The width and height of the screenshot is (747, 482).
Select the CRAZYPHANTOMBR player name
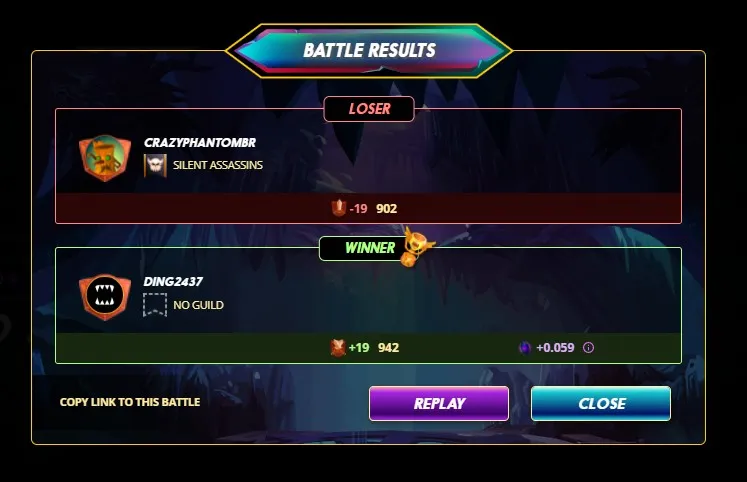point(200,143)
